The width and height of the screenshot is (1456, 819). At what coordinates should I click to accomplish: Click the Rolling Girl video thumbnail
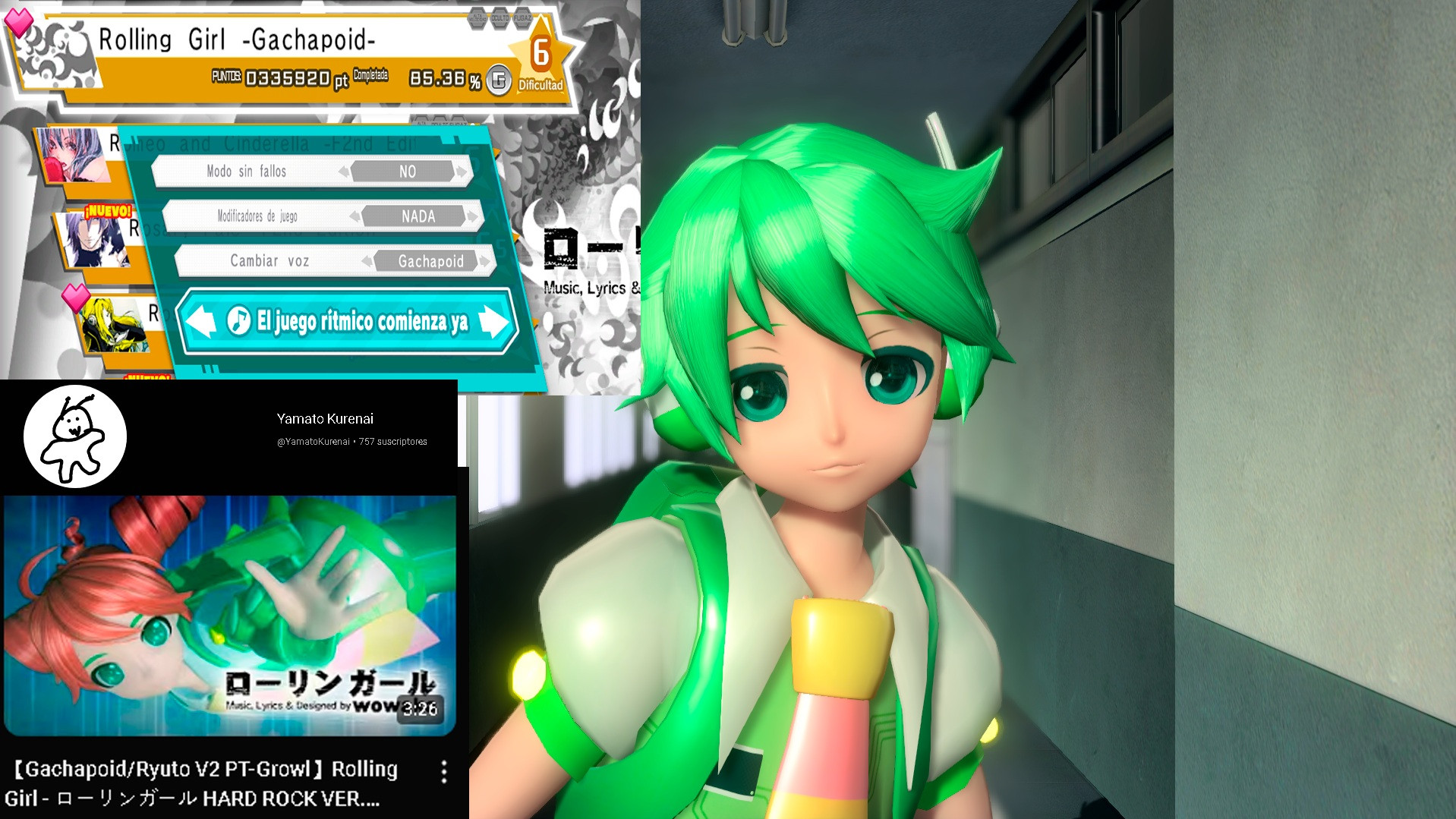click(228, 607)
